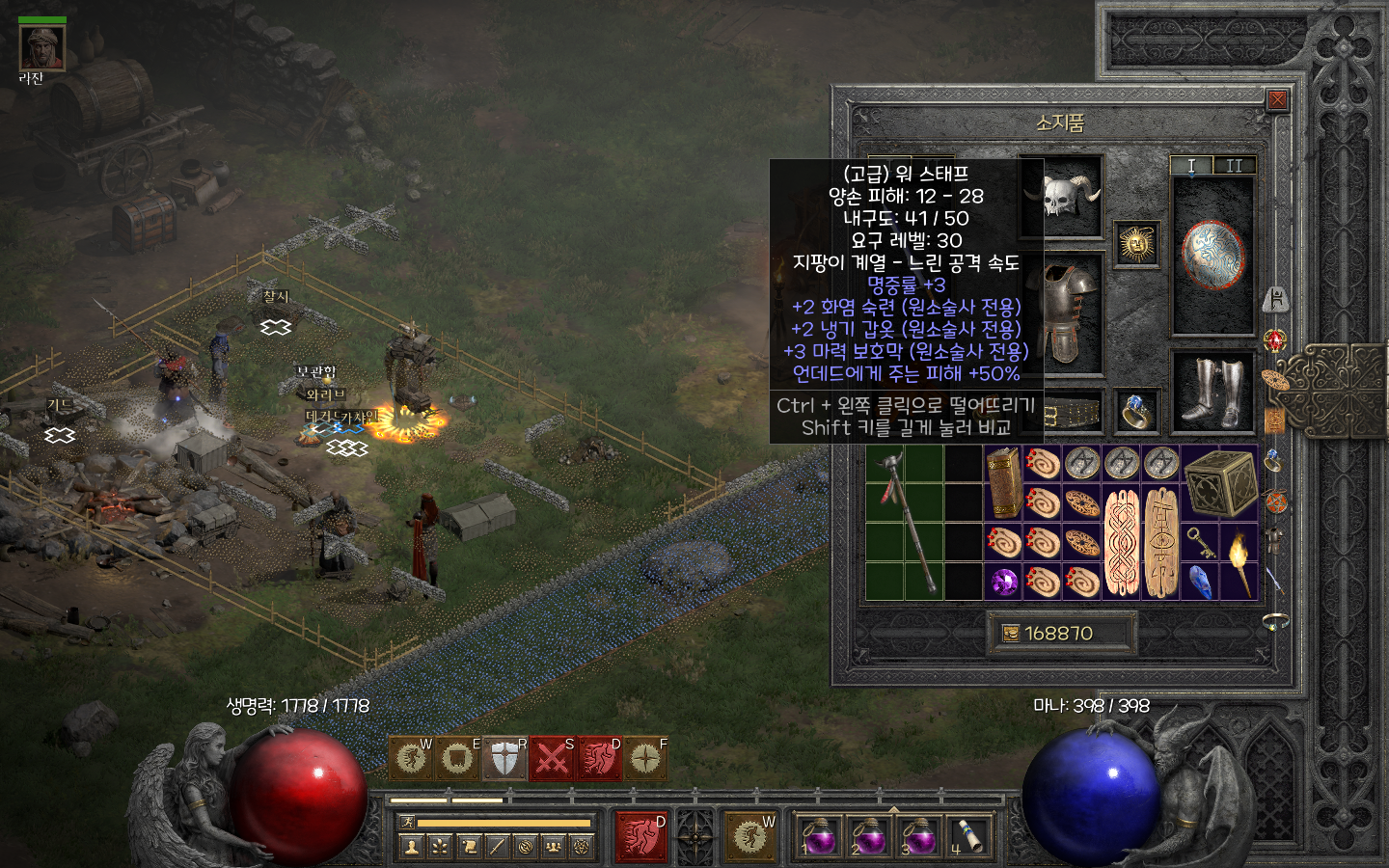Select the sun-face amulet slot
Image resolution: width=1389 pixels, height=868 pixels.
(1137, 243)
